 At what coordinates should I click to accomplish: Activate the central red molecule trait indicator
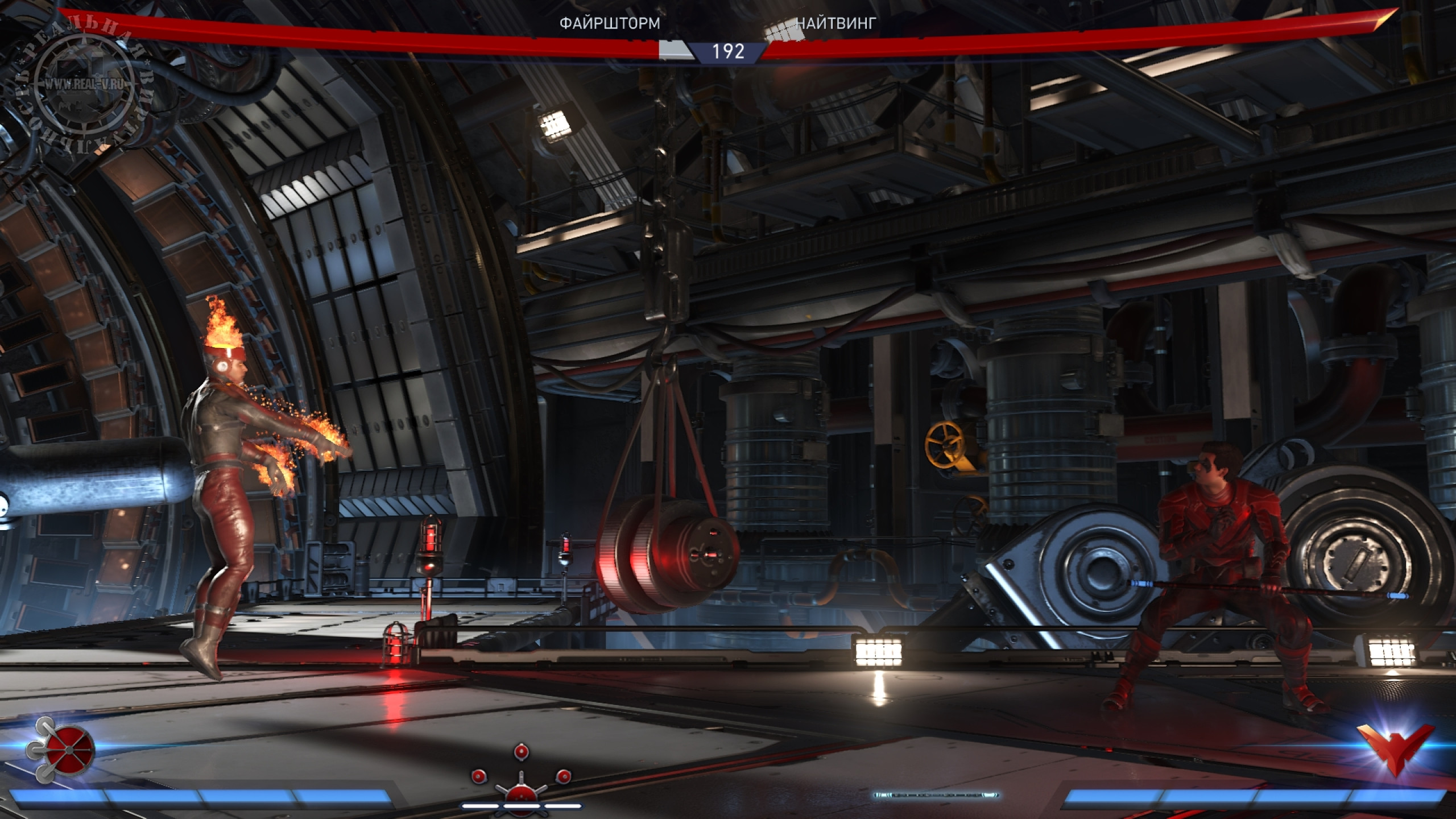[x=521, y=783]
